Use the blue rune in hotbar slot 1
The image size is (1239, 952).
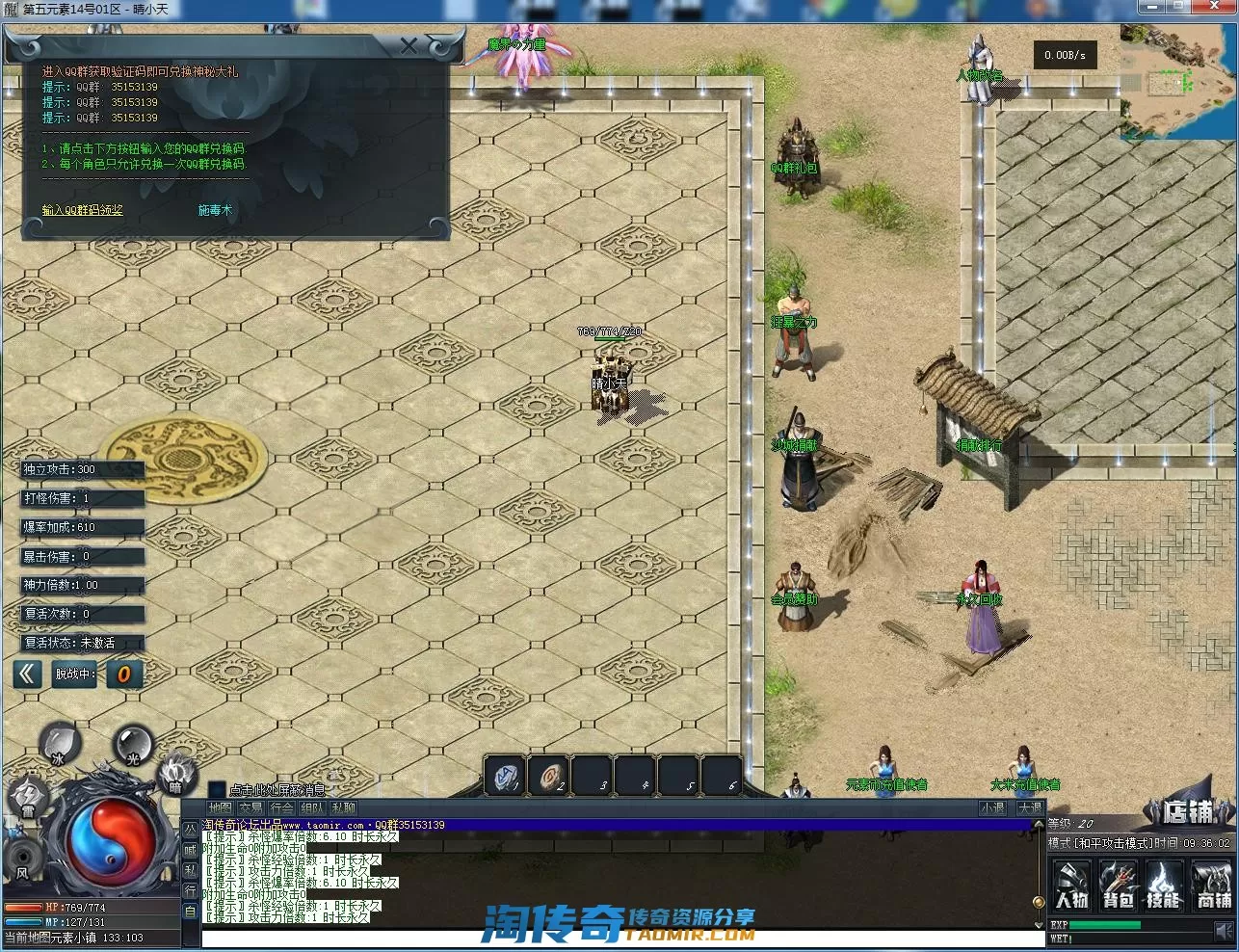point(505,776)
